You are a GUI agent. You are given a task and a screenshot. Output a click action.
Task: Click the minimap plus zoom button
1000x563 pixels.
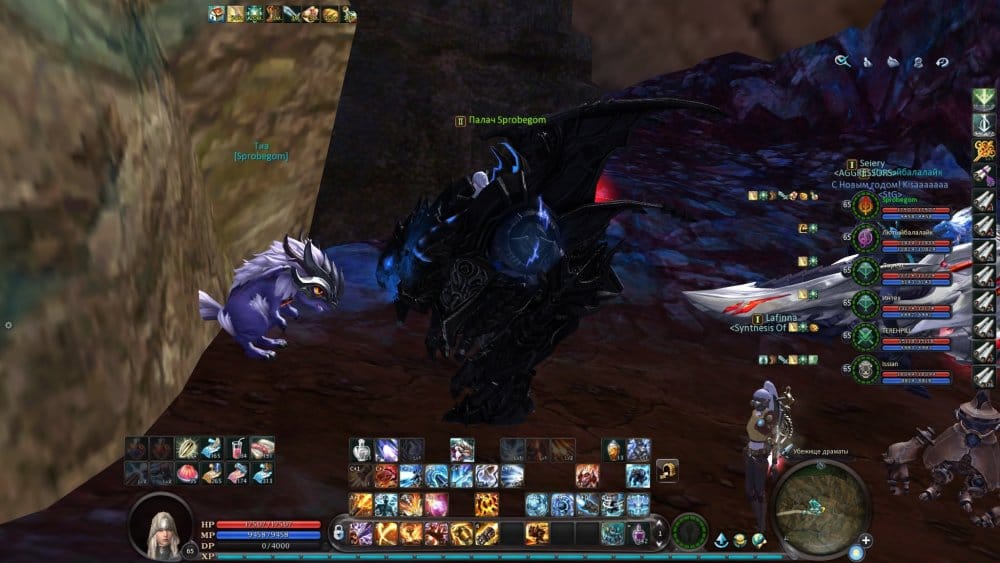pos(865,541)
